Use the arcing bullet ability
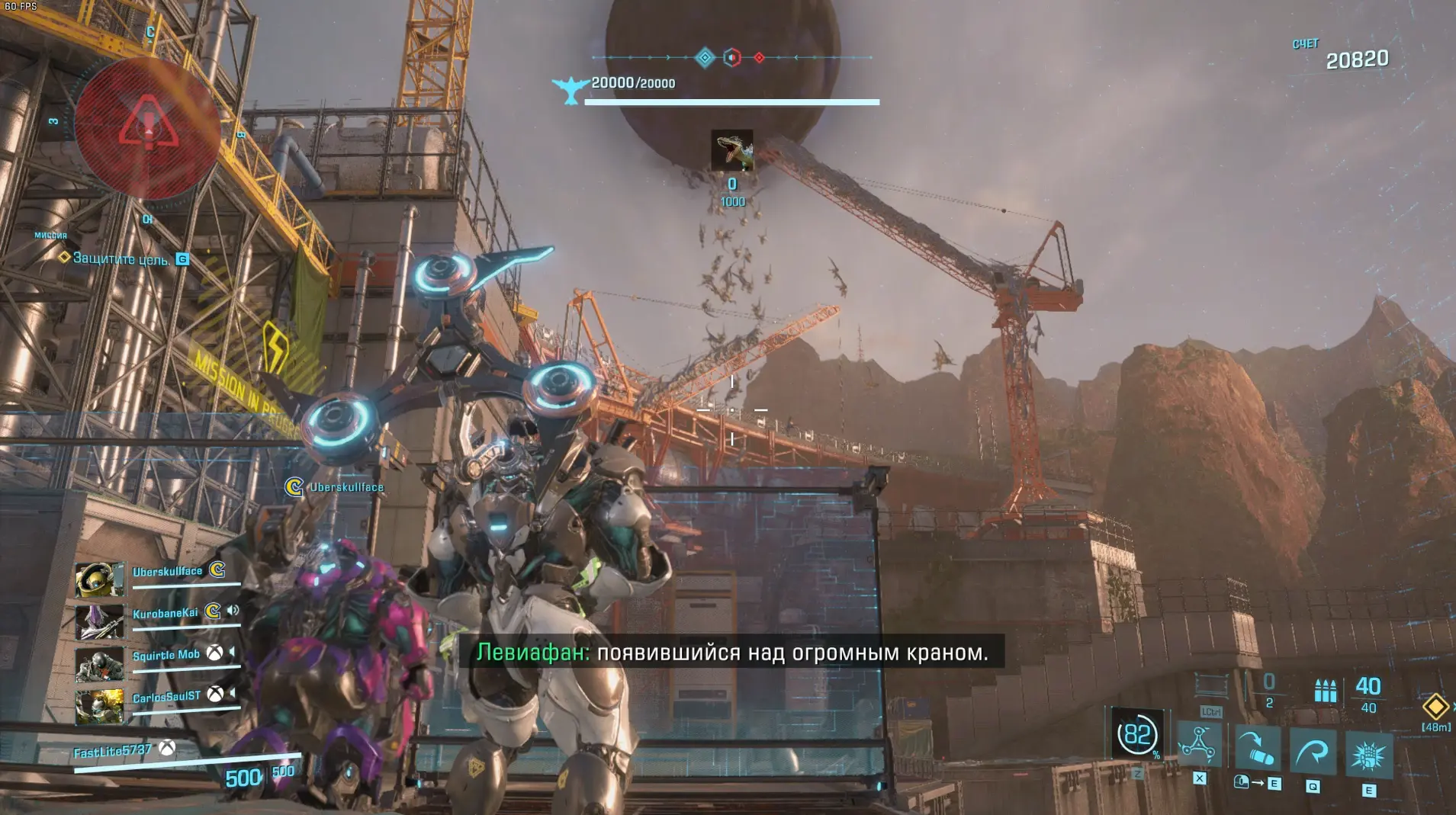 pos(1257,748)
